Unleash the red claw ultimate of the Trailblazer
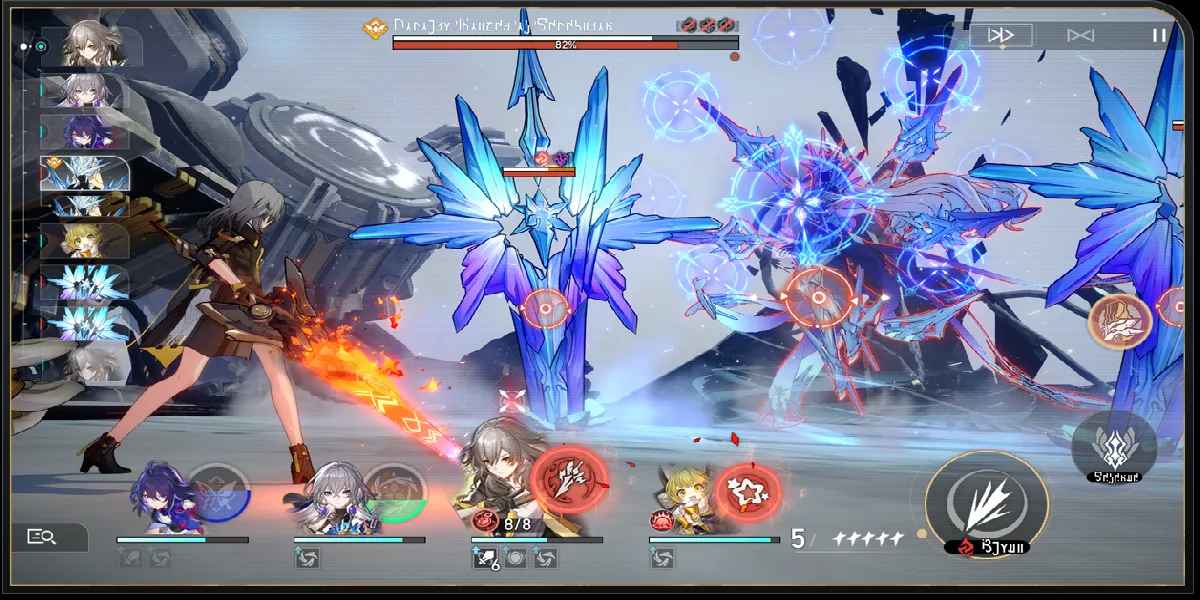 tap(570, 479)
